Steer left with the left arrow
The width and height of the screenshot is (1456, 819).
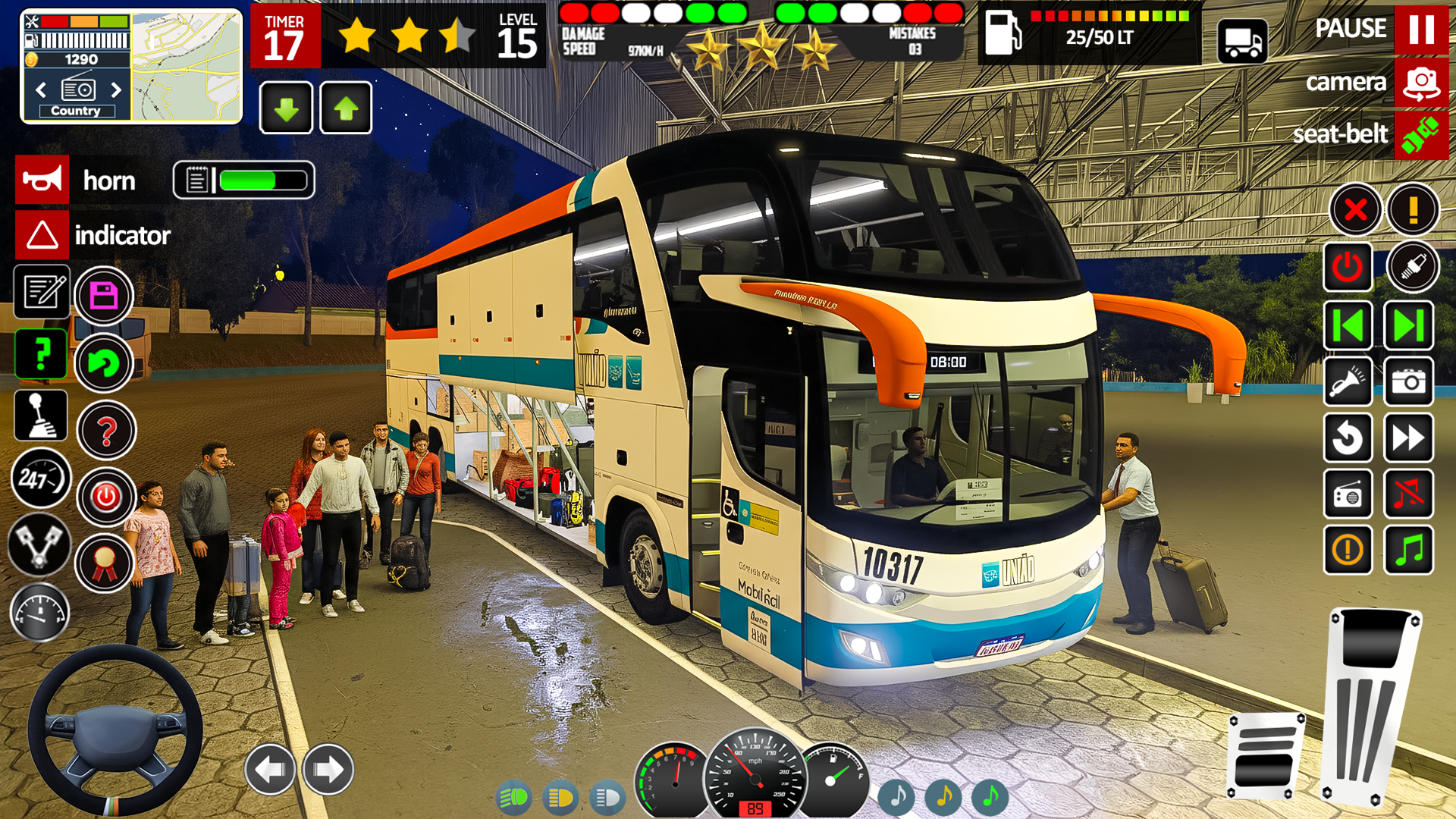tap(270, 770)
